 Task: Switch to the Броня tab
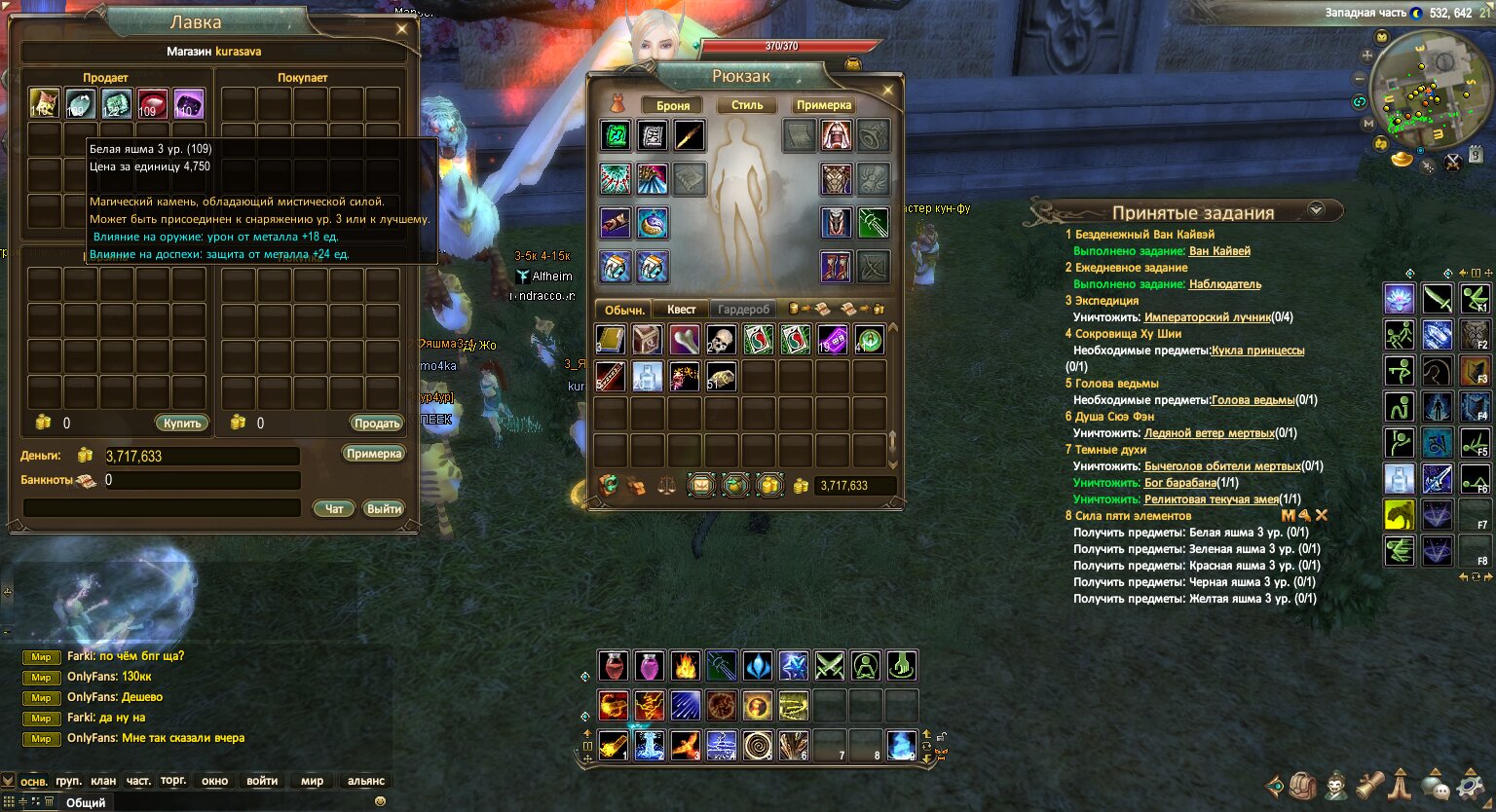point(673,106)
